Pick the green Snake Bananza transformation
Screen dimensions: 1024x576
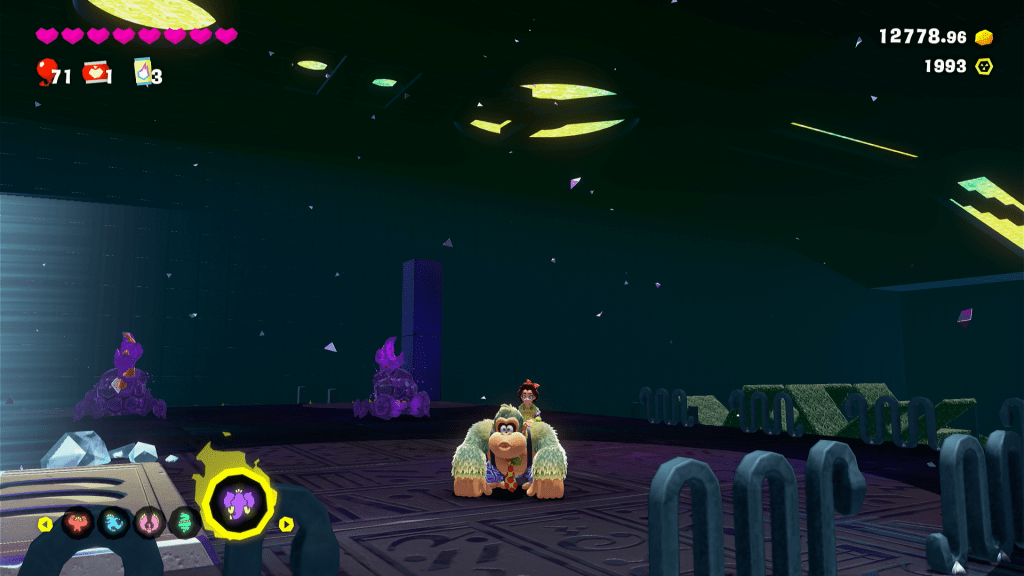[x=184, y=523]
